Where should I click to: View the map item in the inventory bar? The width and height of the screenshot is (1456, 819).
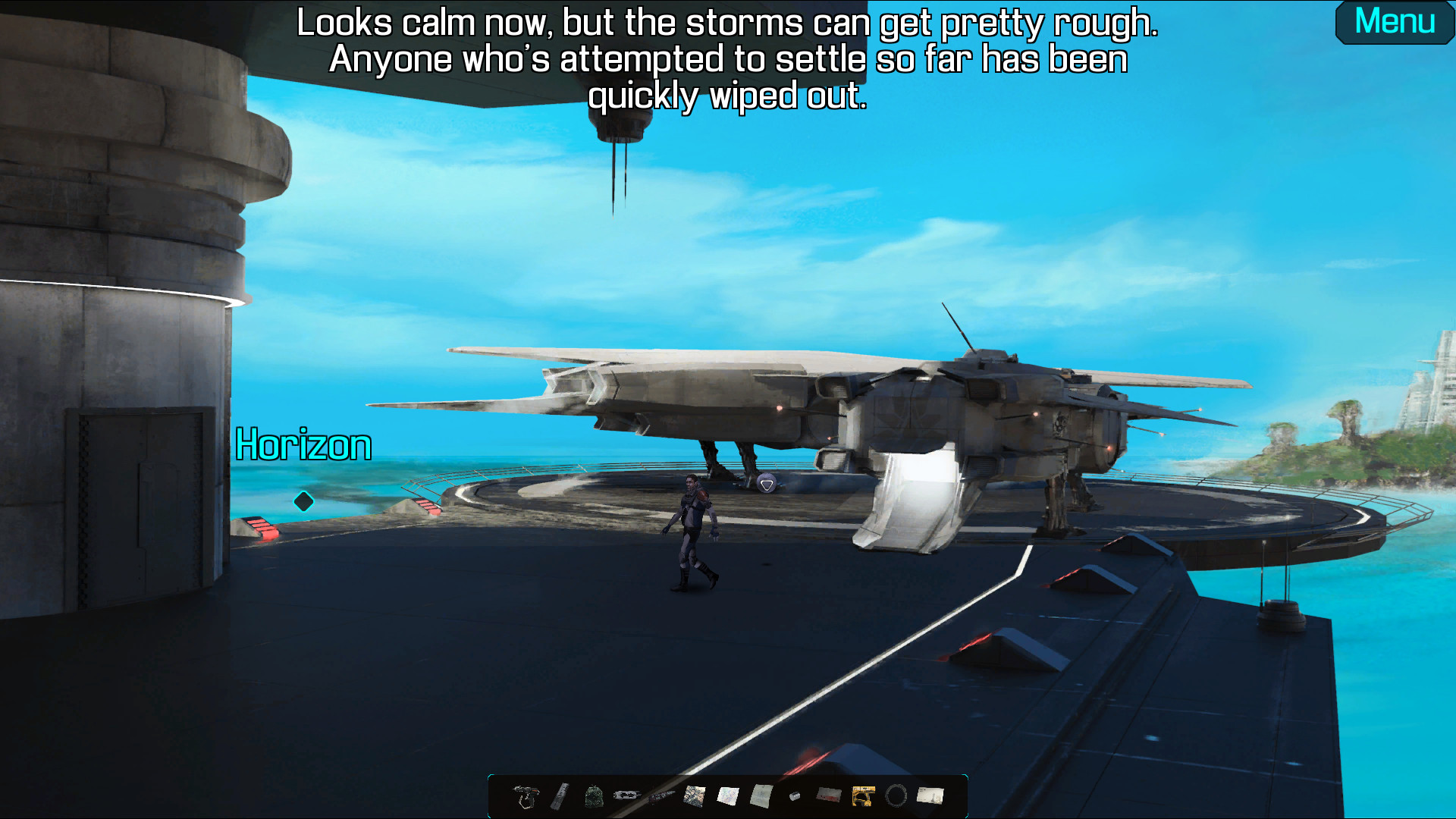click(x=728, y=795)
